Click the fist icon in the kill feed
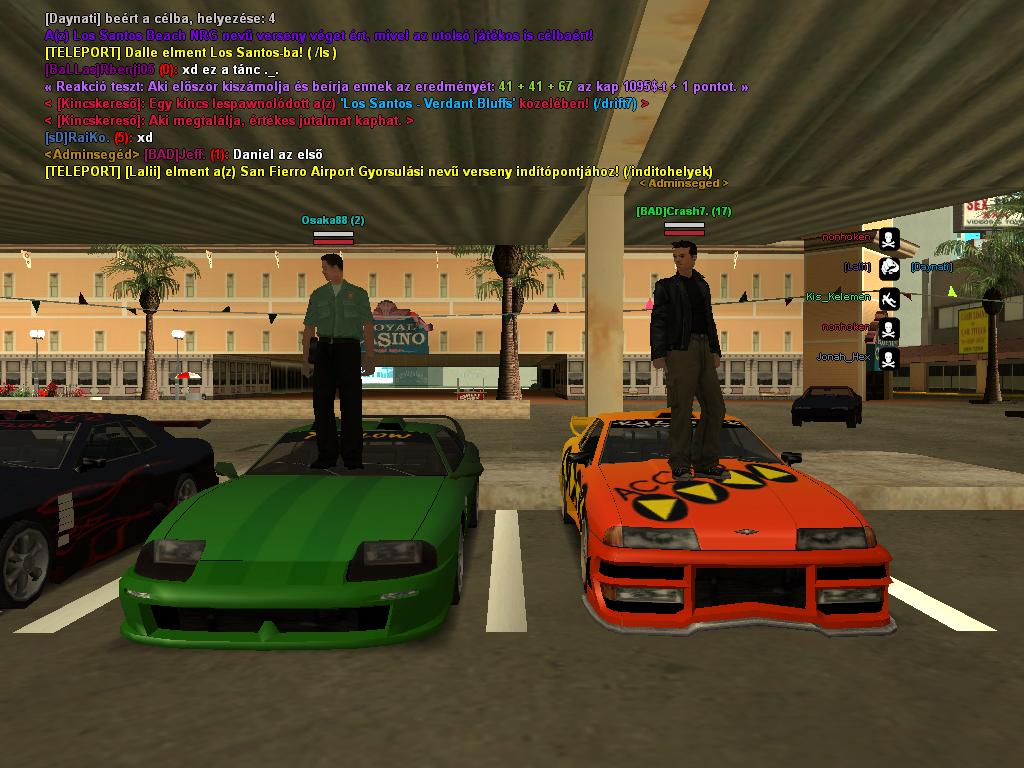The height and width of the screenshot is (768, 1024). [889, 267]
